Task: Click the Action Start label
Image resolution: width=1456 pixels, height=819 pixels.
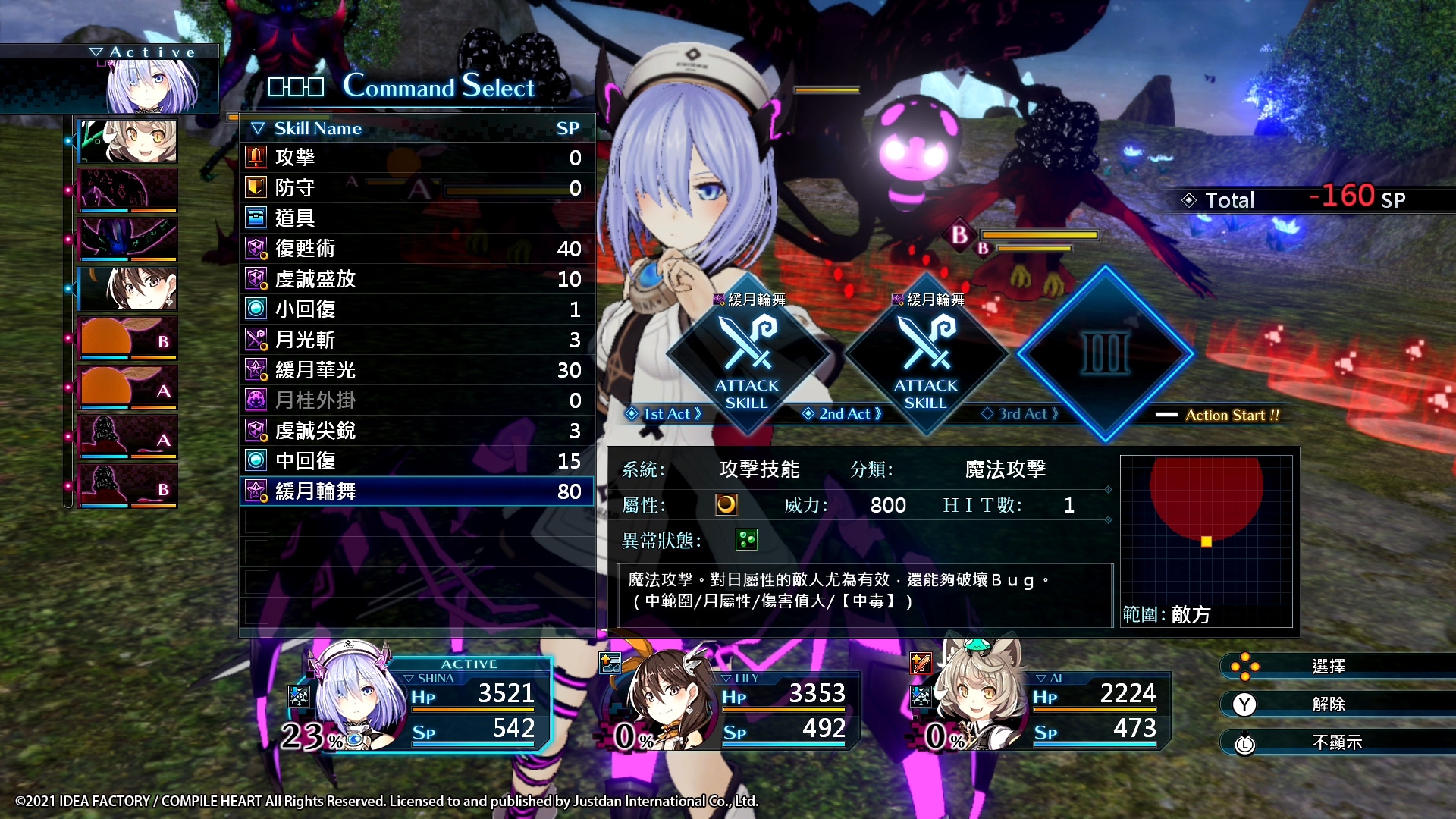Action: pyautogui.click(x=1231, y=415)
